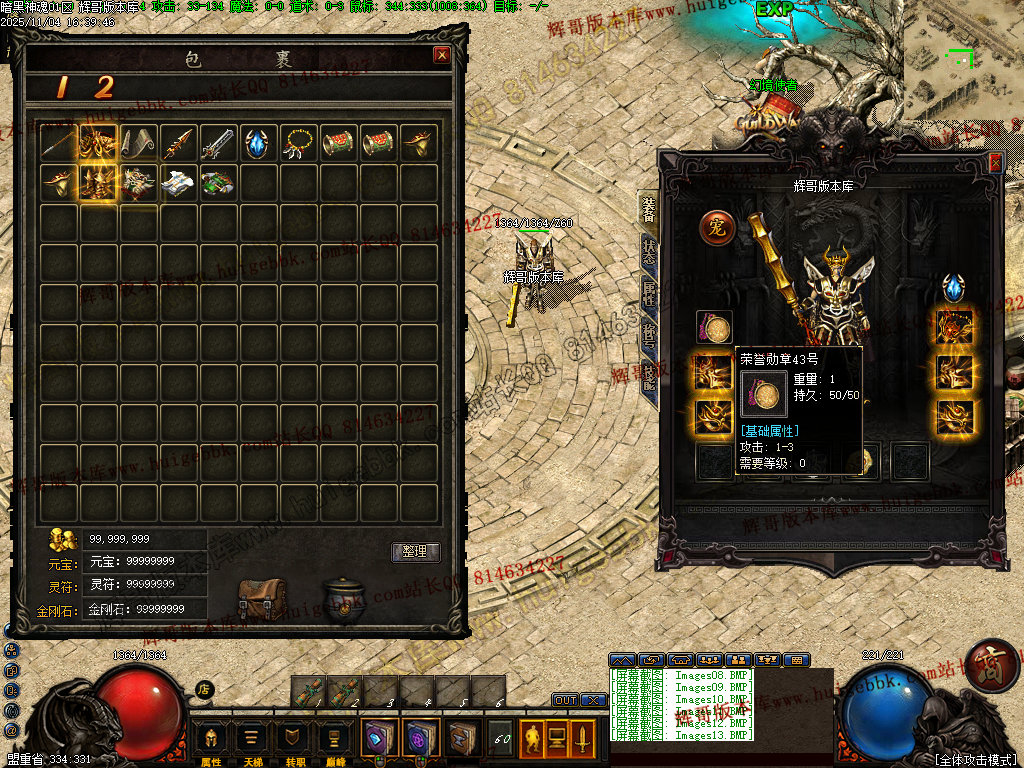The image size is (1024, 768).
Task: Switch to inventory page 2
Action: click(x=104, y=88)
